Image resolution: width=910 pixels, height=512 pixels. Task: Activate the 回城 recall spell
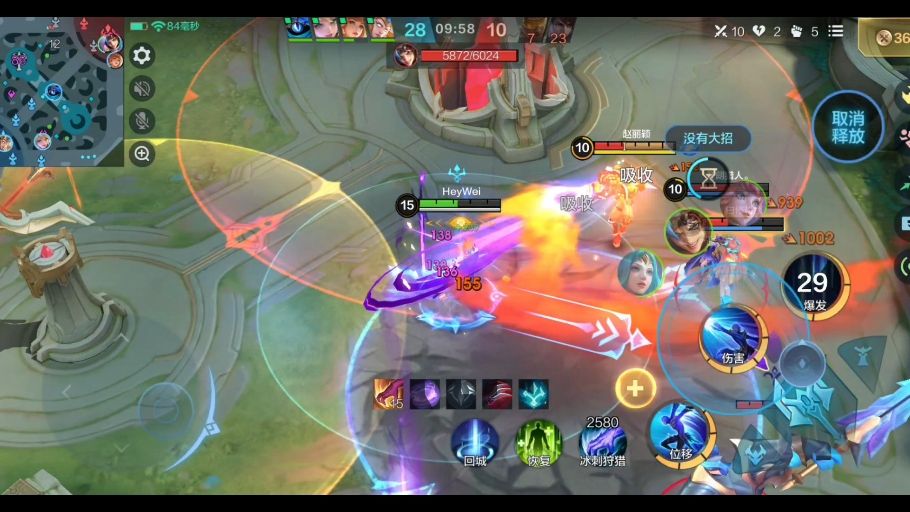tap(474, 440)
